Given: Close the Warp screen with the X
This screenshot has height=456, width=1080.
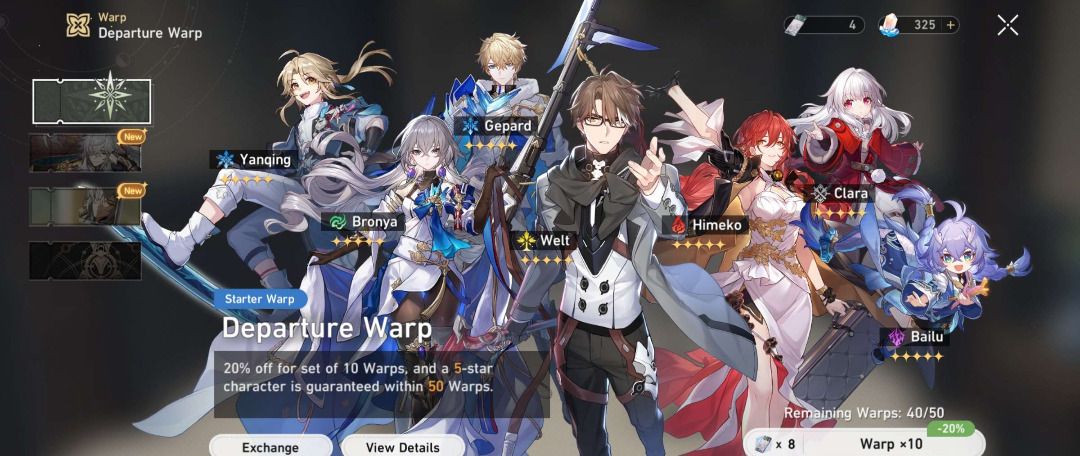Looking at the screenshot, I should [x=1008, y=25].
